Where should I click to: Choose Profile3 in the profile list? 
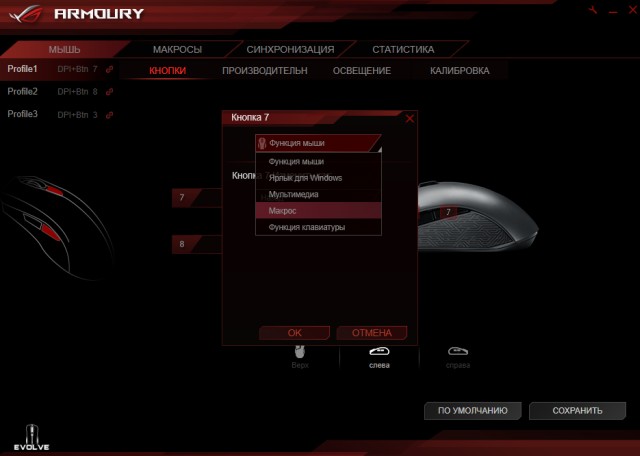(23, 114)
